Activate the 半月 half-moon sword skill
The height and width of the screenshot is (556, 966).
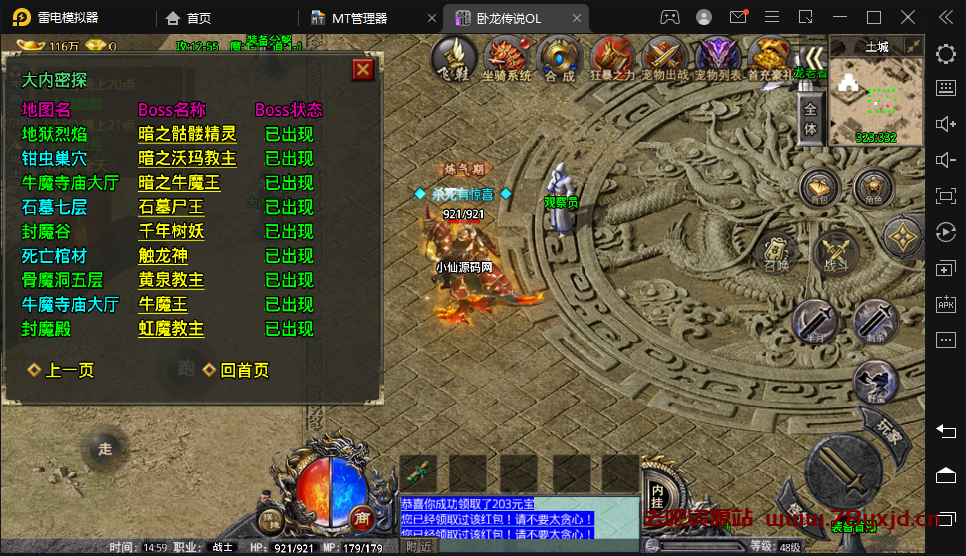tap(814, 322)
